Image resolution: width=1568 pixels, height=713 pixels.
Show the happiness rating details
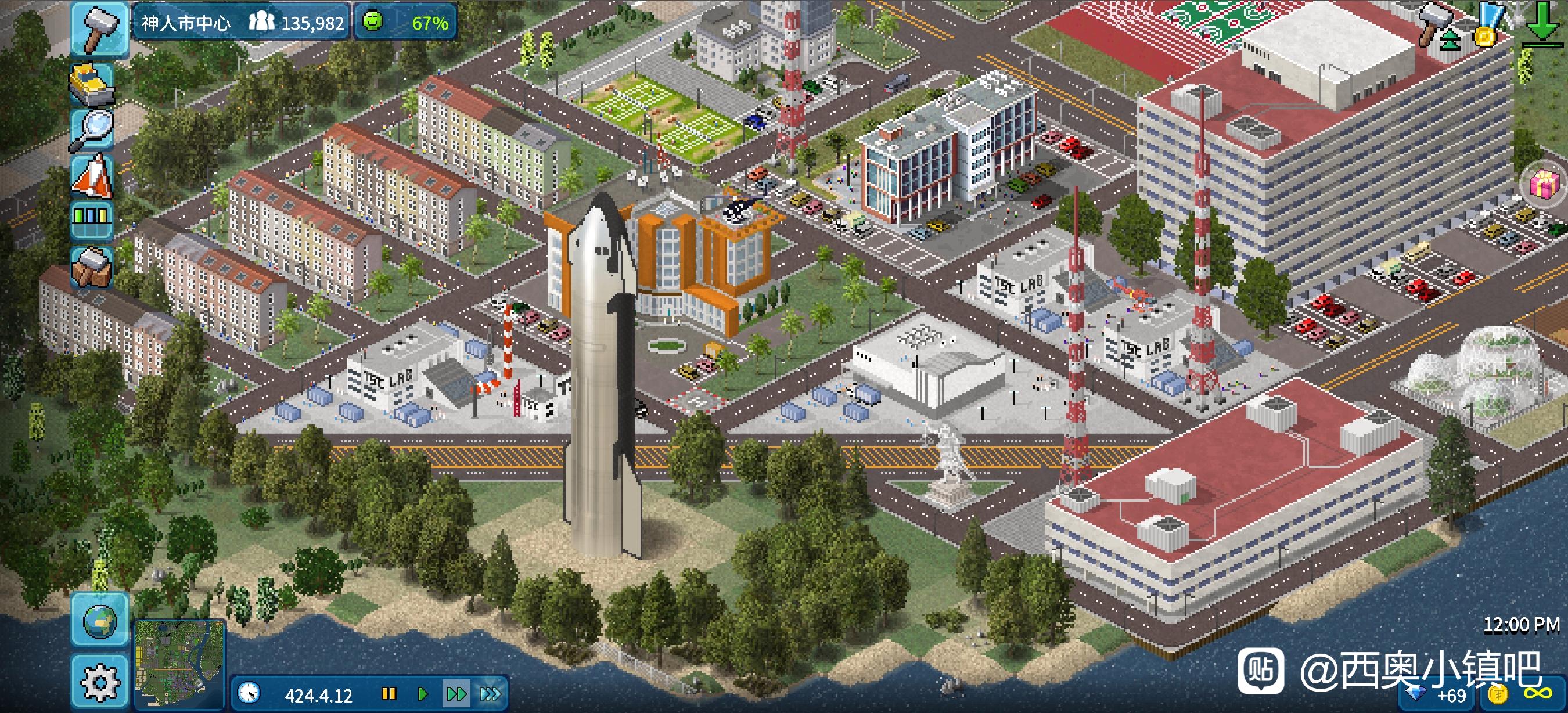405,23
